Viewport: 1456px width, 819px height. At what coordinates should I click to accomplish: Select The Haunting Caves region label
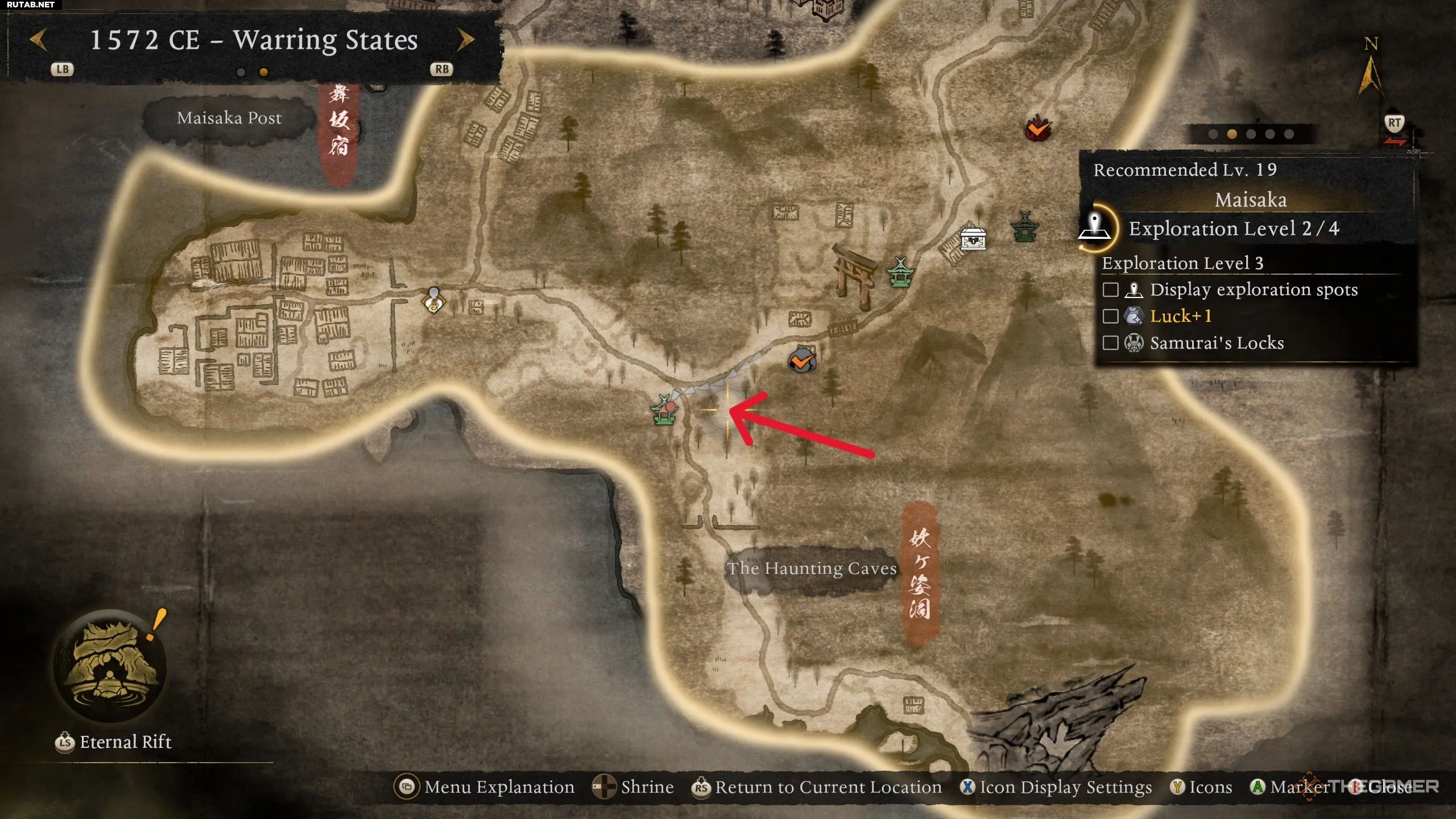coord(812,569)
